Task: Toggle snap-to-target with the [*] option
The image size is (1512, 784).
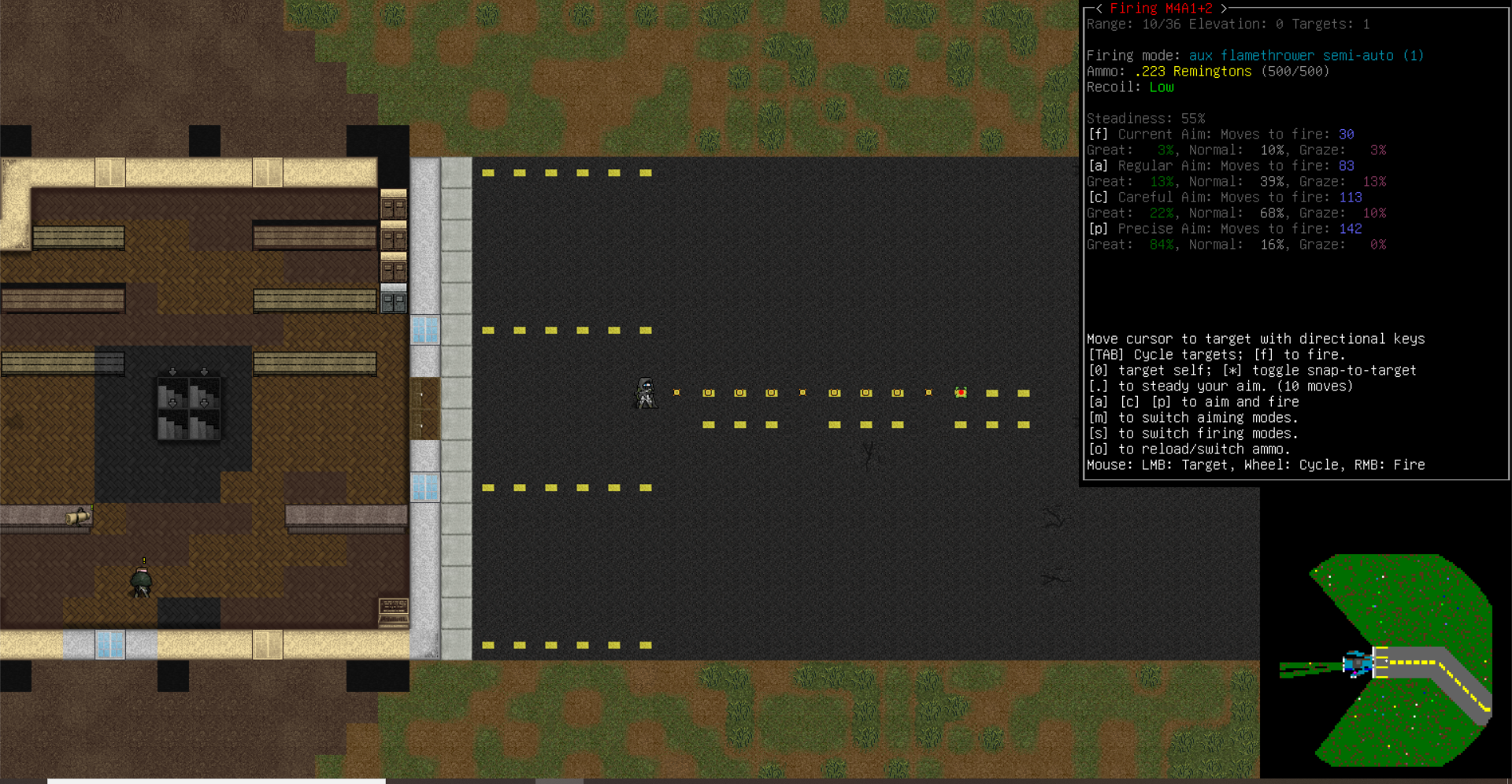Action: click(x=1233, y=370)
